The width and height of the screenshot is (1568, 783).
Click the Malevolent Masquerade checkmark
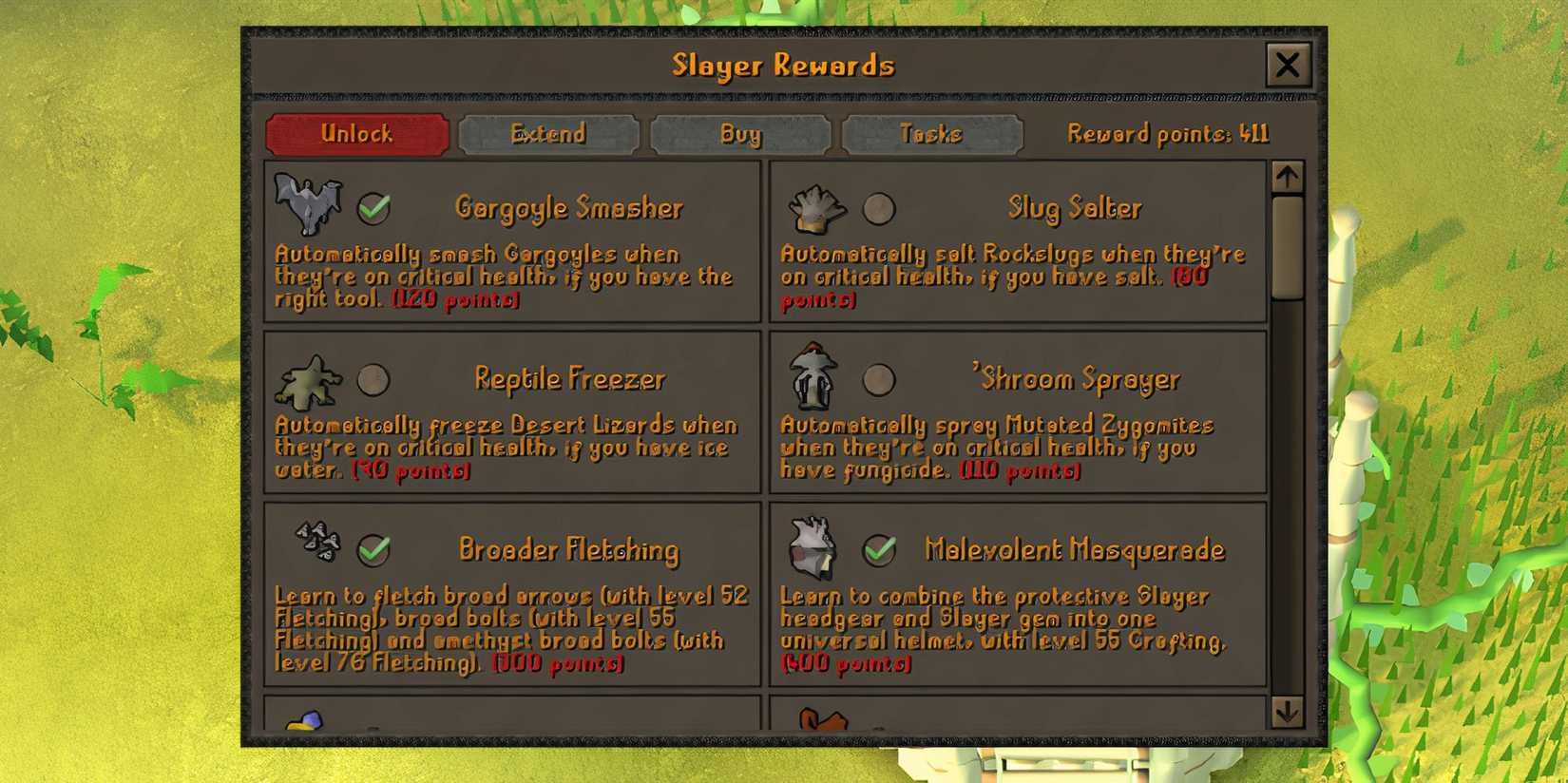[x=880, y=549]
